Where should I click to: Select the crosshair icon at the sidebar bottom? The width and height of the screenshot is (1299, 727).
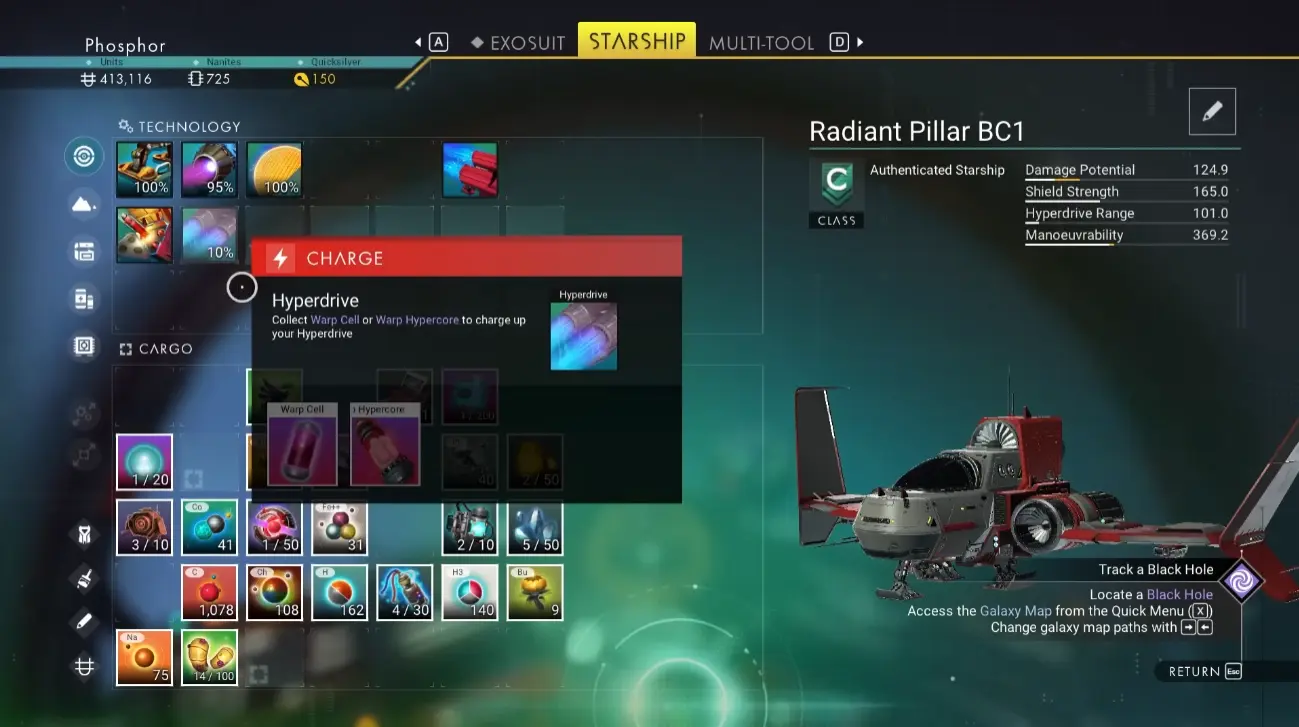click(84, 665)
